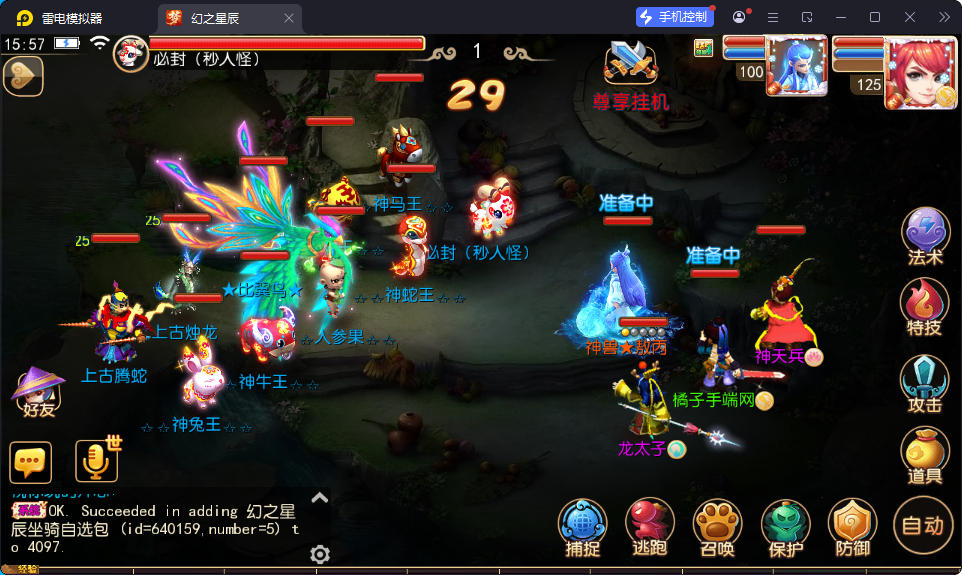Open the 召唤 summon pet menu
This screenshot has width=962, height=575.
[x=717, y=526]
